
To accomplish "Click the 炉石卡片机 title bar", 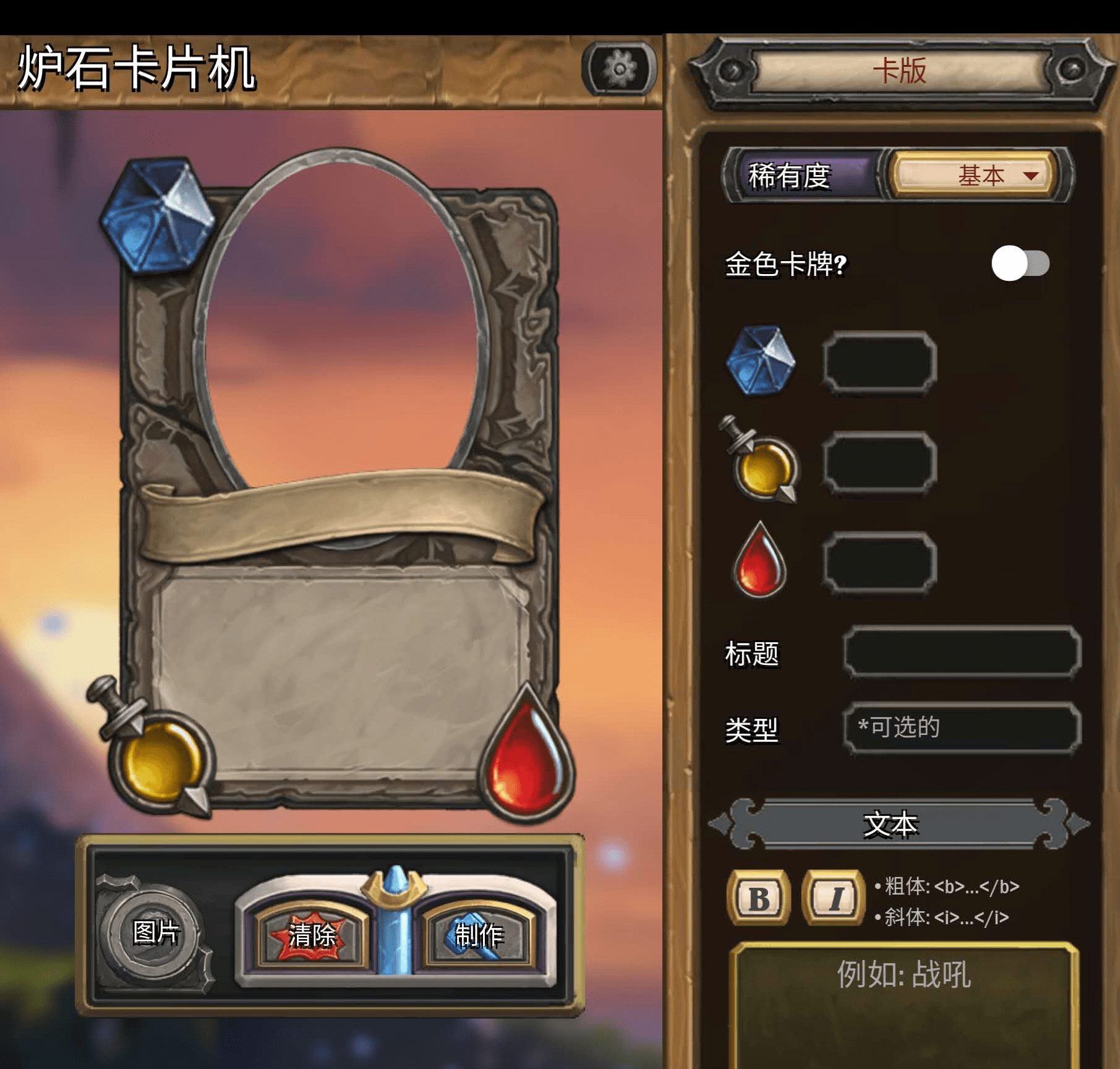I will tap(136, 67).
